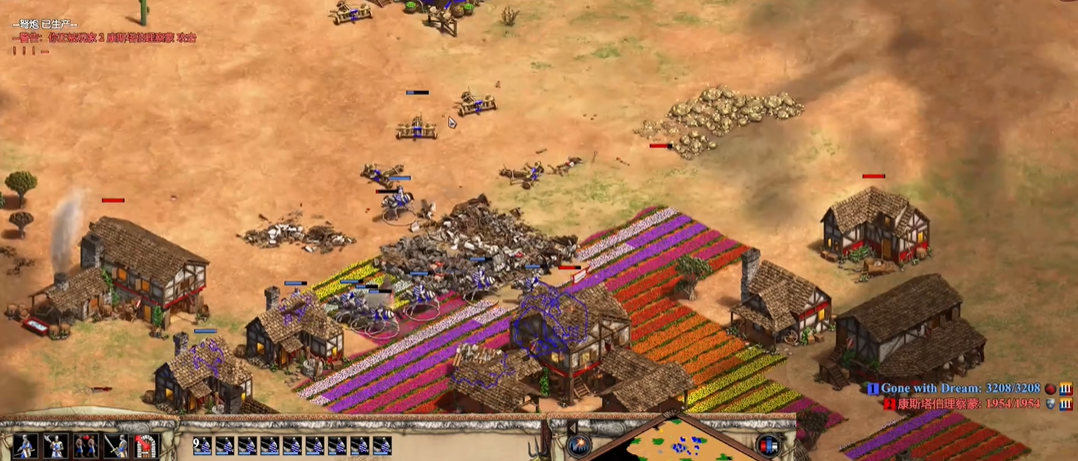The width and height of the screenshot is (1078, 461).
Task: Click the signal button left of minimap
Action: pyautogui.click(x=579, y=446)
